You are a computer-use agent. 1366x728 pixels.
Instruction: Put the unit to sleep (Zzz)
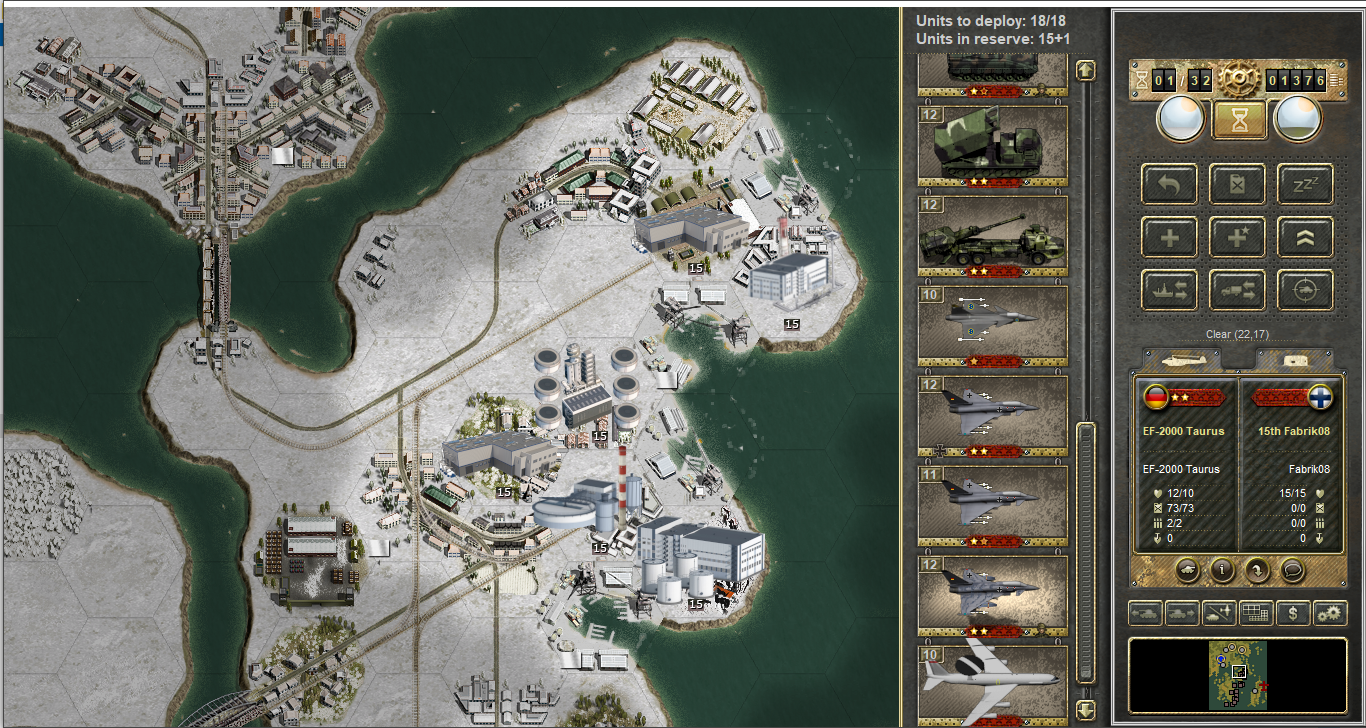click(x=1305, y=184)
